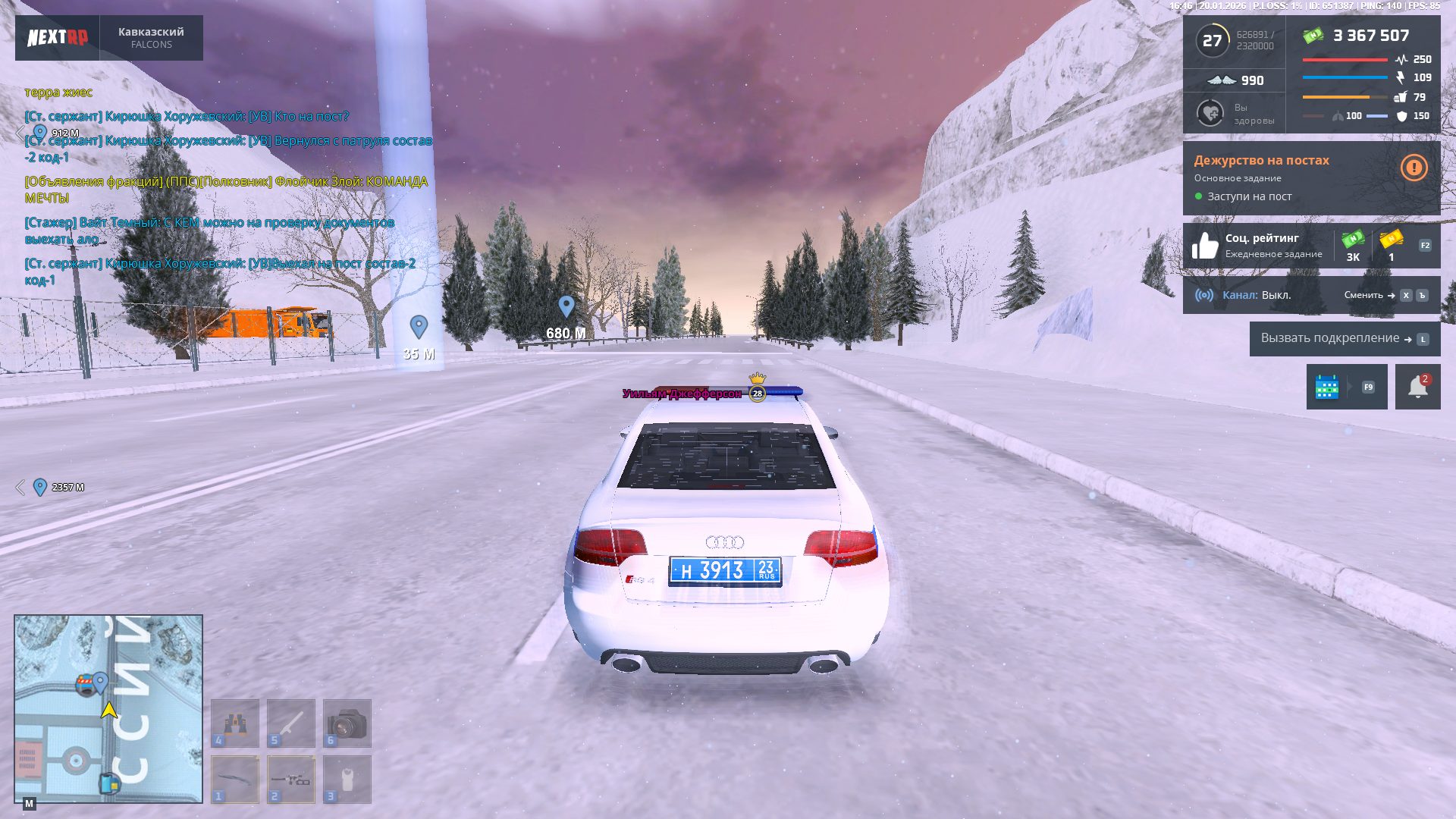This screenshot has height=819, width=1456.
Task: Select the shotgun in slot 1
Action: coord(235,780)
